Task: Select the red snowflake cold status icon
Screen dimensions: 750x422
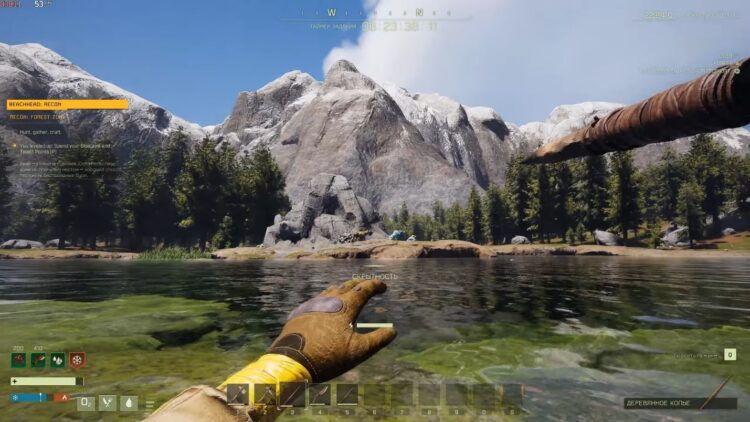Action: point(76,360)
